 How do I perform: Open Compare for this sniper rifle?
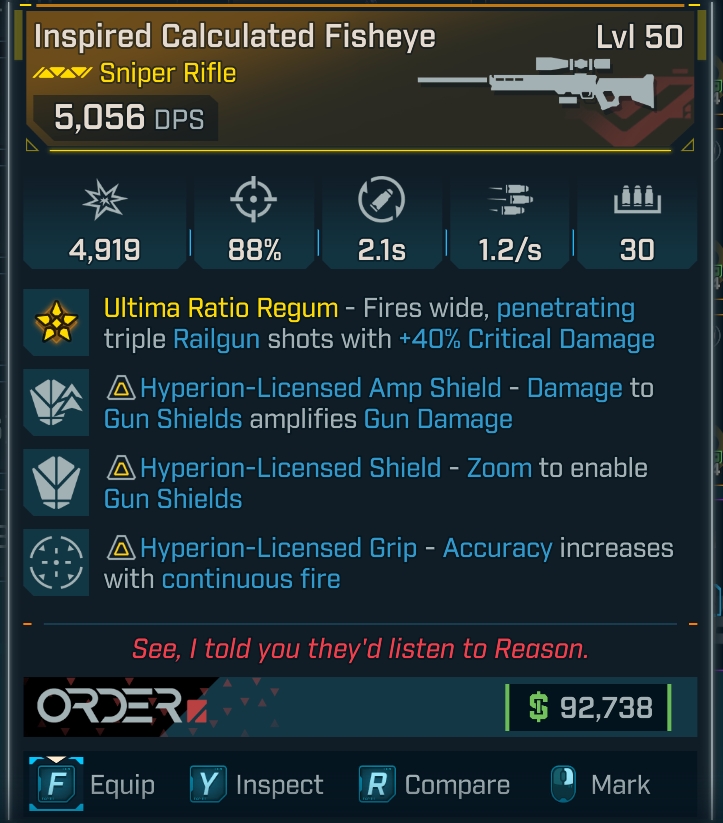435,785
